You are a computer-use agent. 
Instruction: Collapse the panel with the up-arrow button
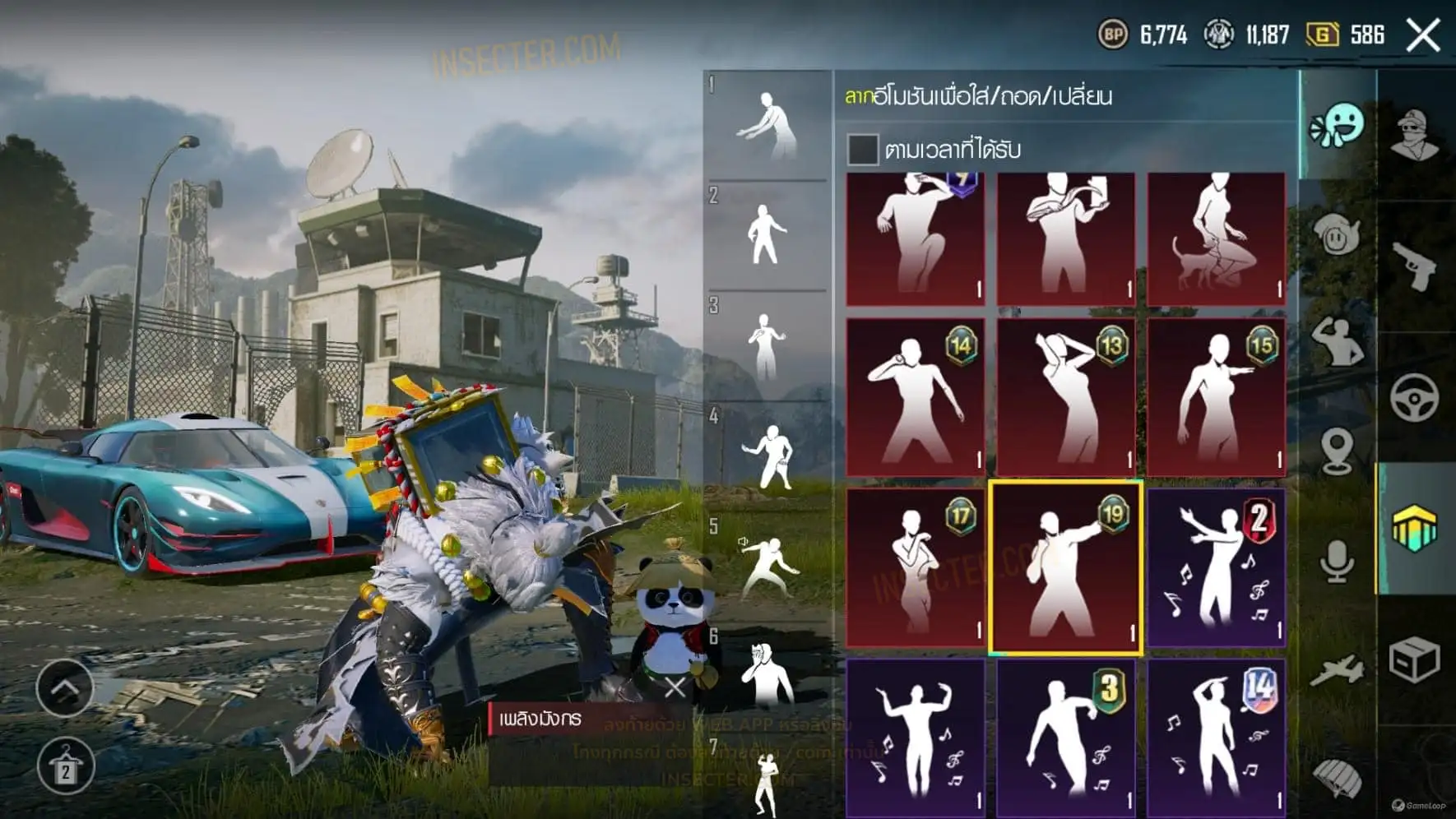tap(65, 687)
